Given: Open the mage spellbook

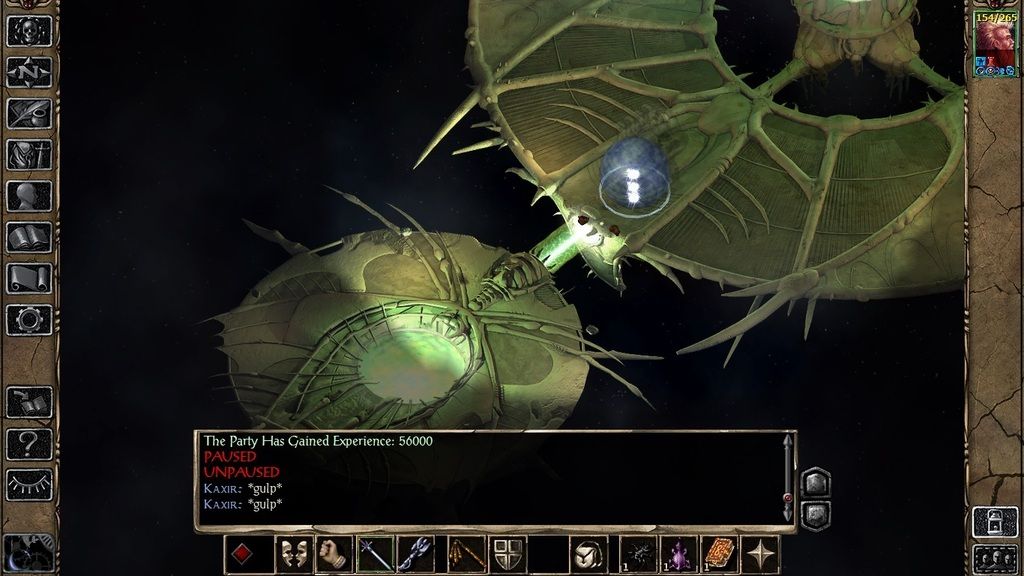Looking at the screenshot, I should click(x=29, y=237).
